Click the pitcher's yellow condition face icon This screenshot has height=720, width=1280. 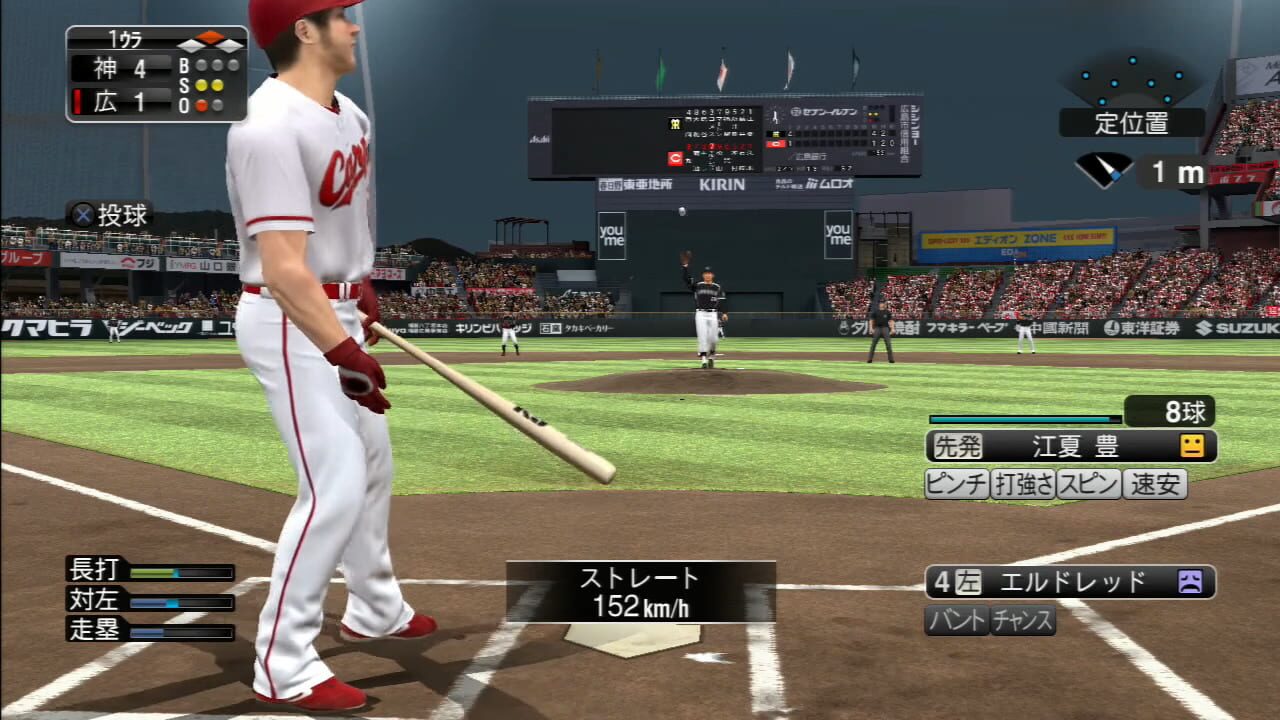coord(1191,446)
